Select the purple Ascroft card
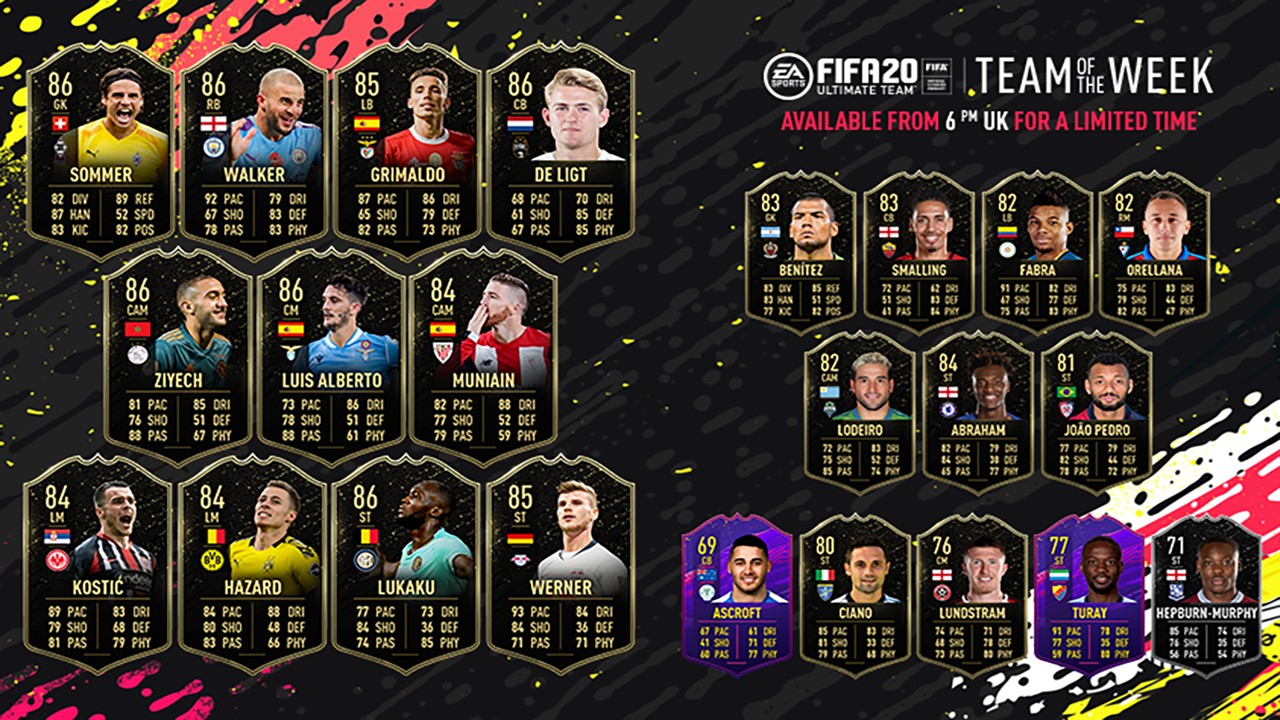Viewport: 1280px width, 720px height. click(737, 595)
